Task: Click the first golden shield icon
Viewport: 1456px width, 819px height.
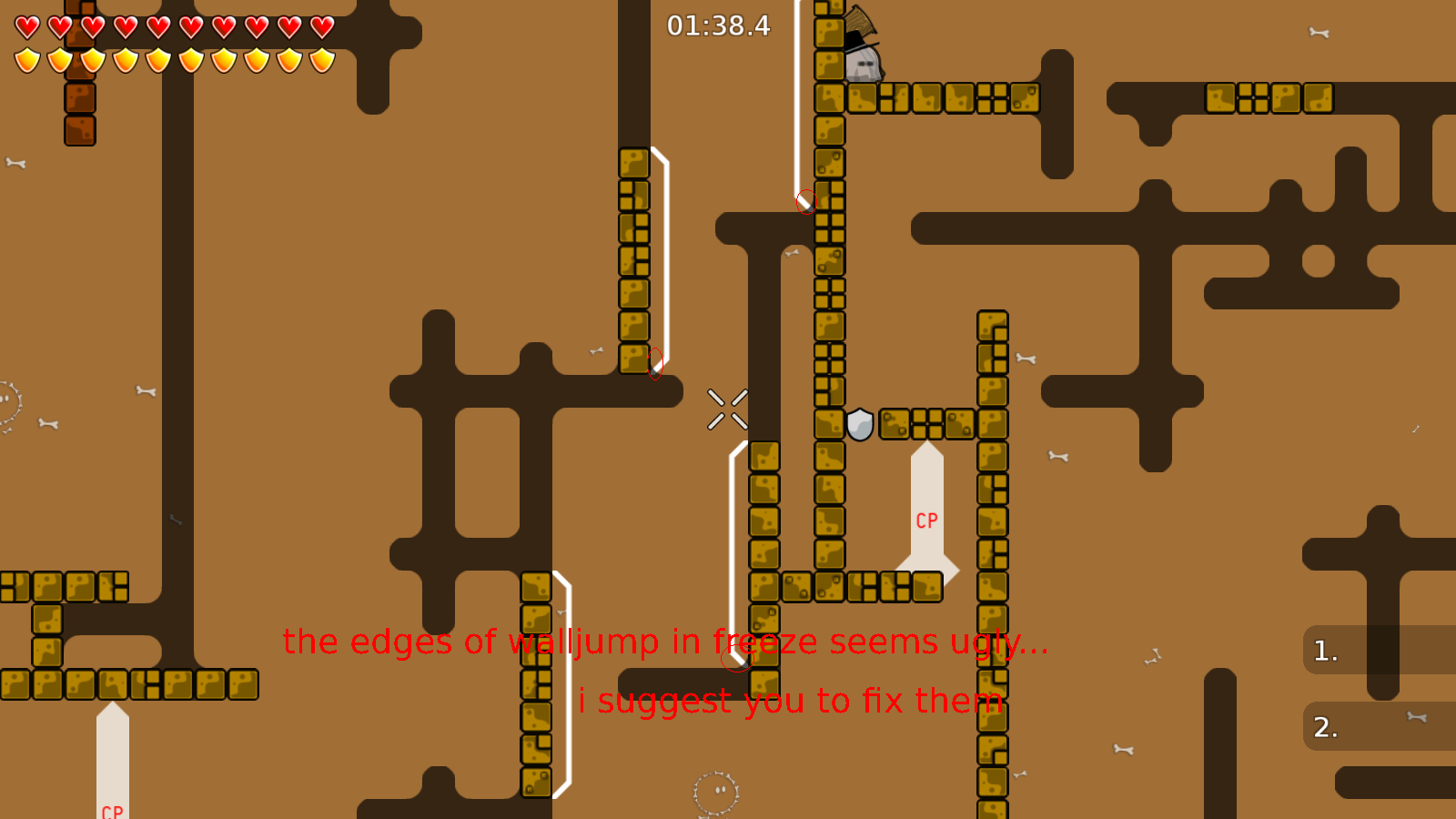Action: [x=26, y=60]
